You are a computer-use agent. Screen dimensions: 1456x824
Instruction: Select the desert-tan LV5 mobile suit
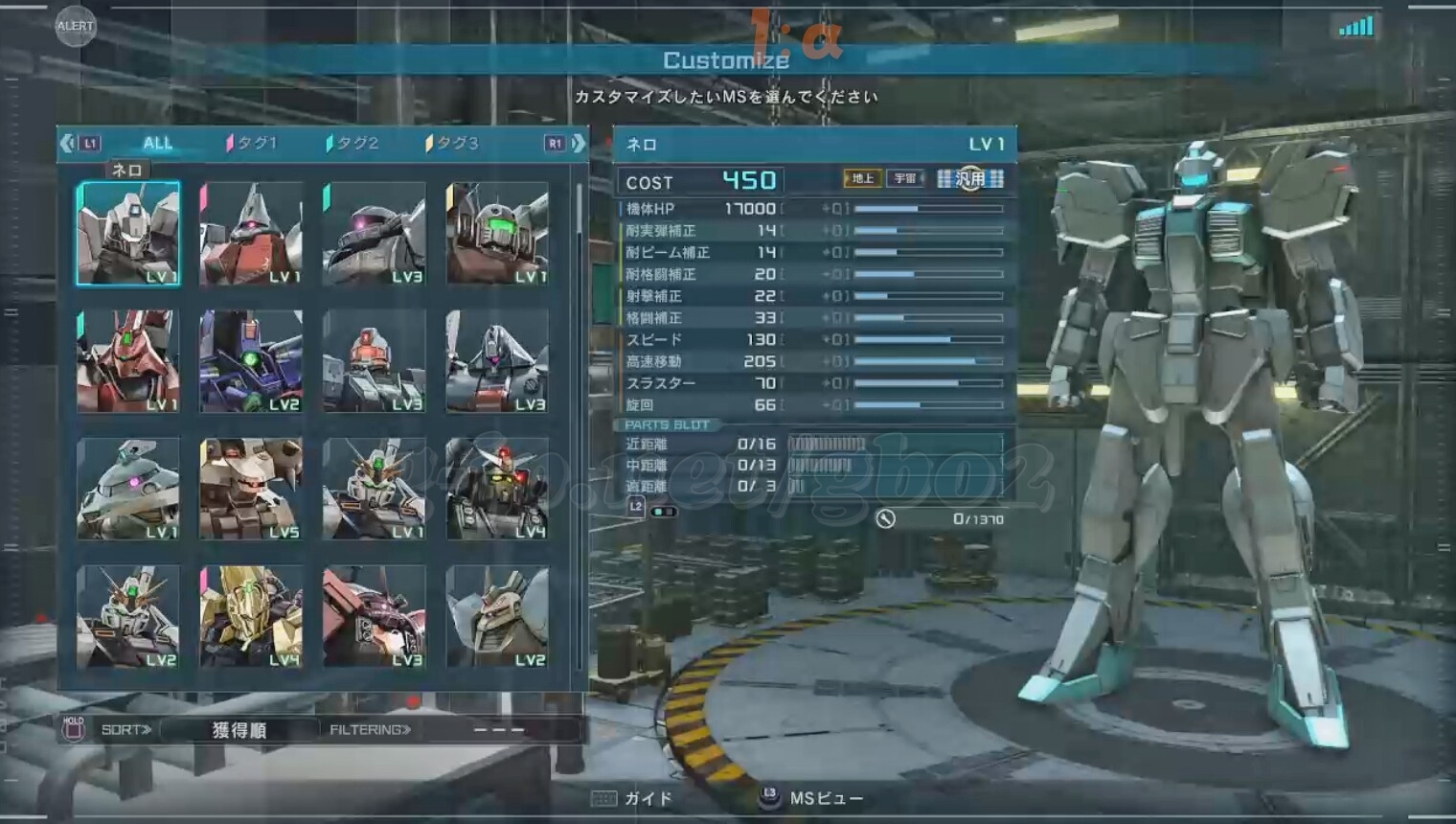251,489
